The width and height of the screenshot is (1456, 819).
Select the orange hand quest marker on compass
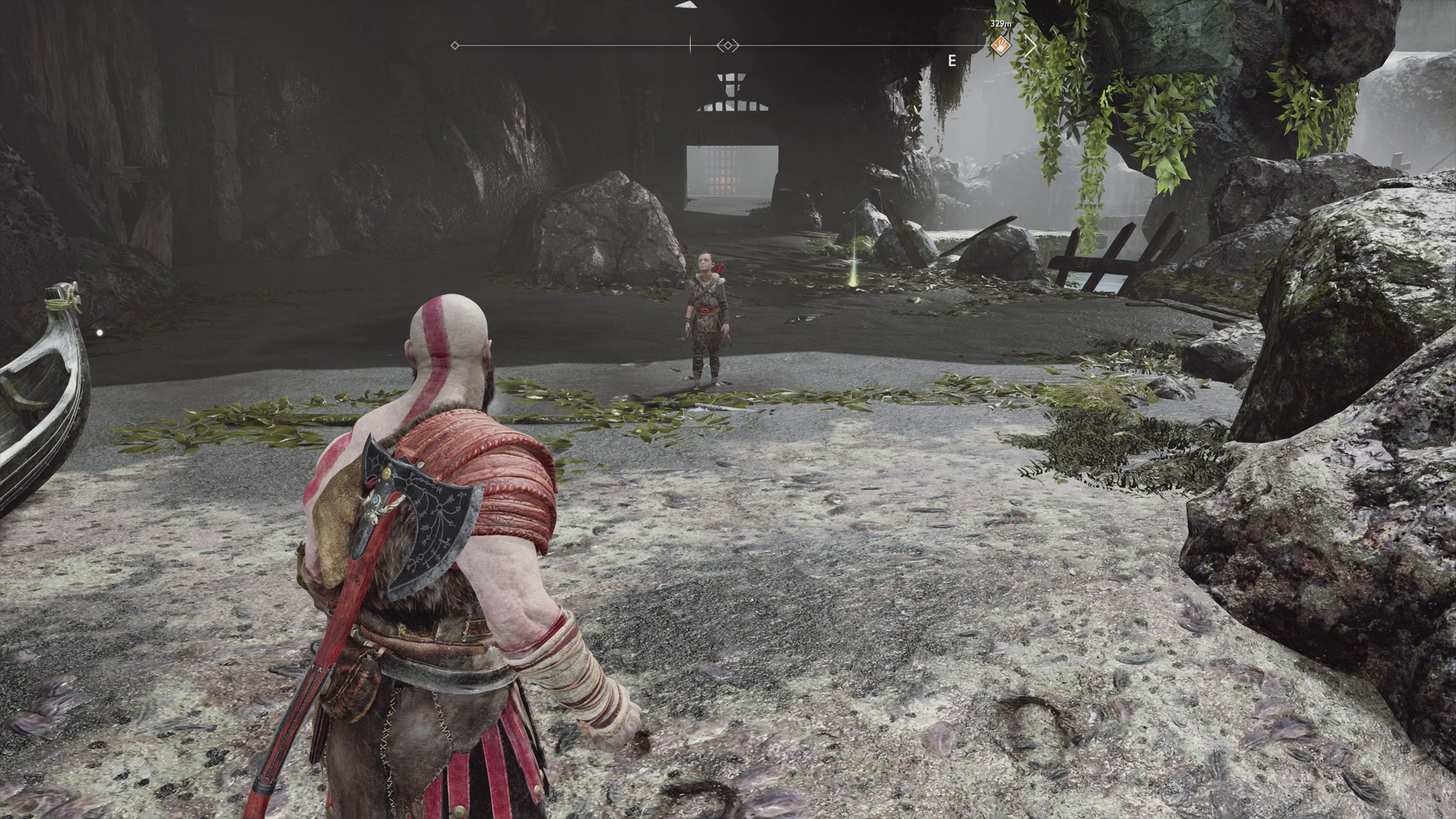(x=1001, y=45)
